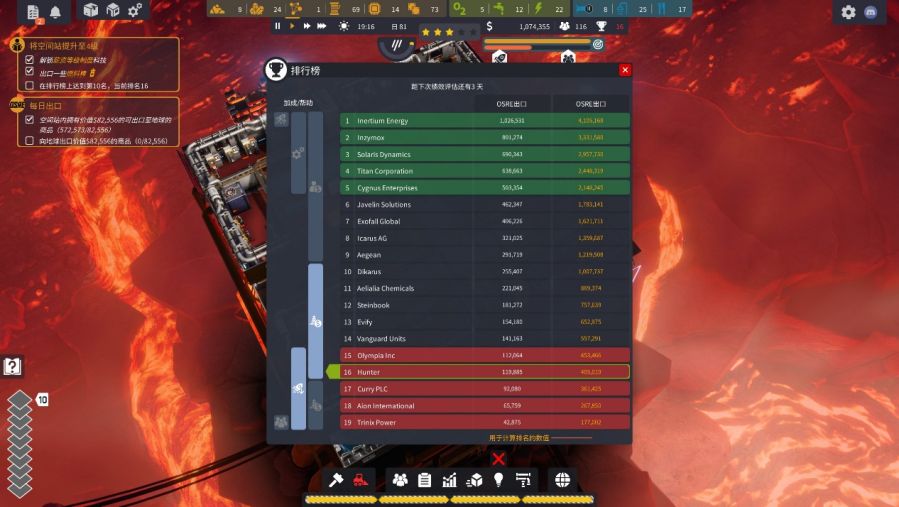Open the globe world map
Image resolution: width=899 pixels, height=507 pixels.
[562, 480]
